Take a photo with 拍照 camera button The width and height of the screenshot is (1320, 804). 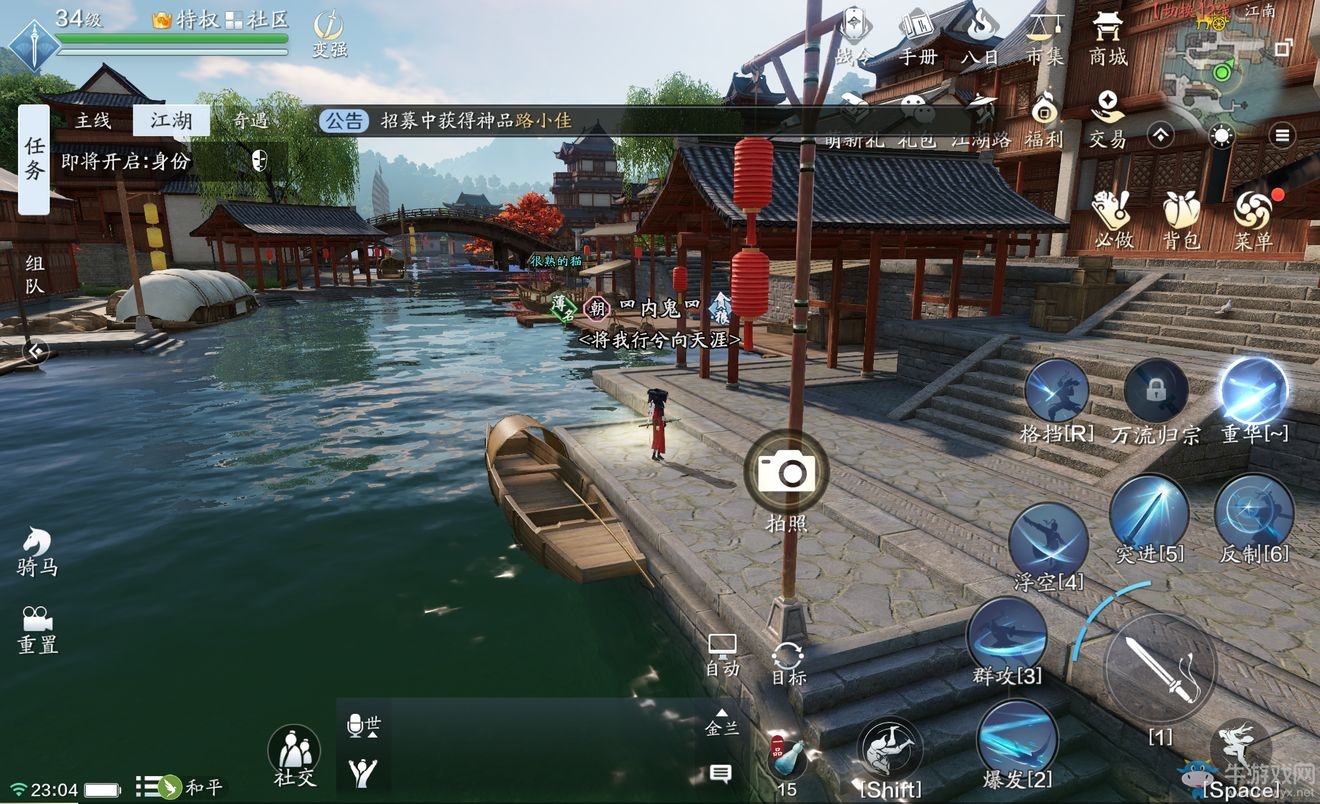[x=787, y=472]
